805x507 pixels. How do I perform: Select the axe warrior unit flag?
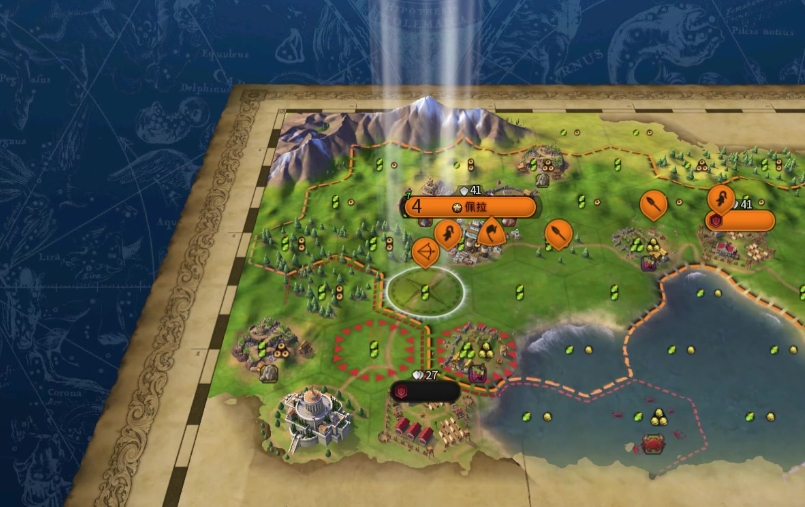point(491,233)
